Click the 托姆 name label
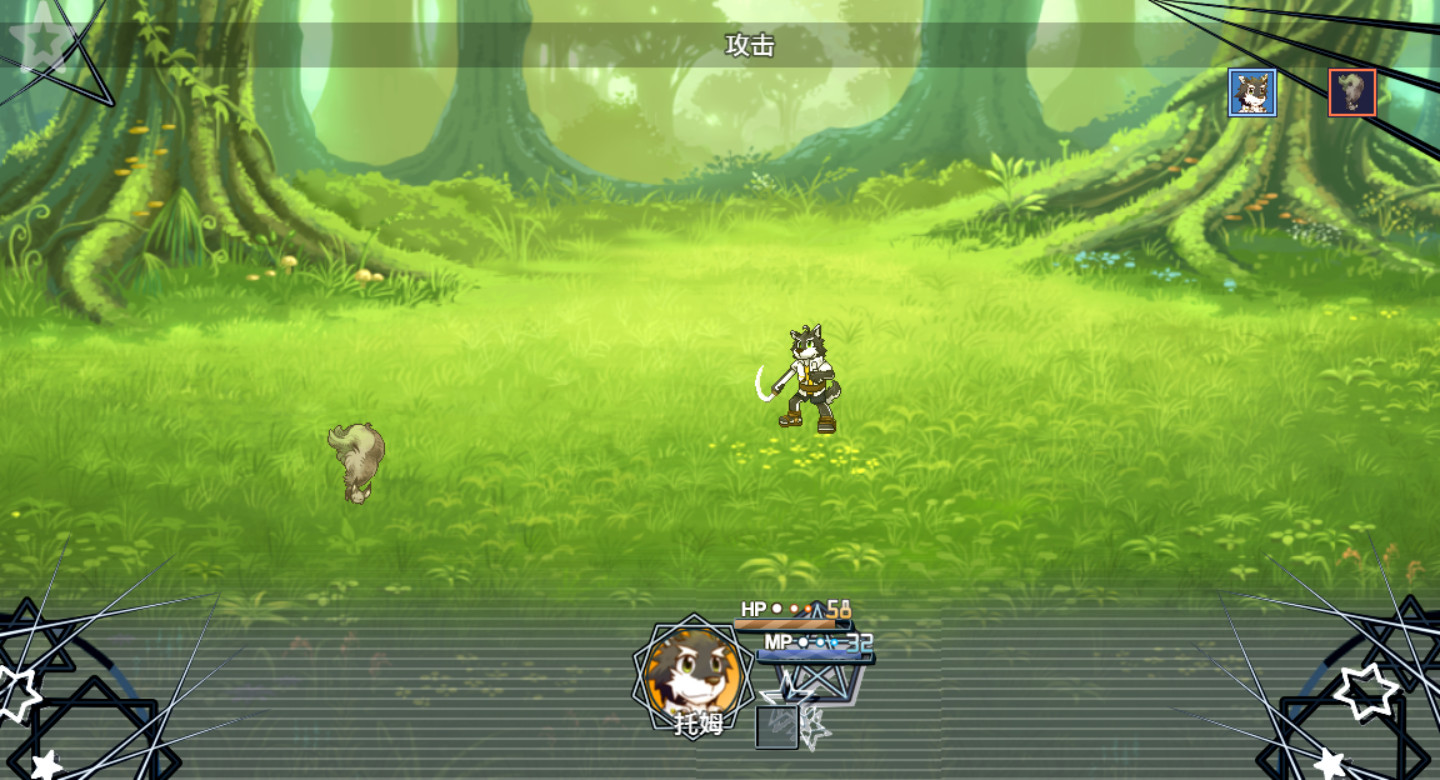 [x=698, y=721]
